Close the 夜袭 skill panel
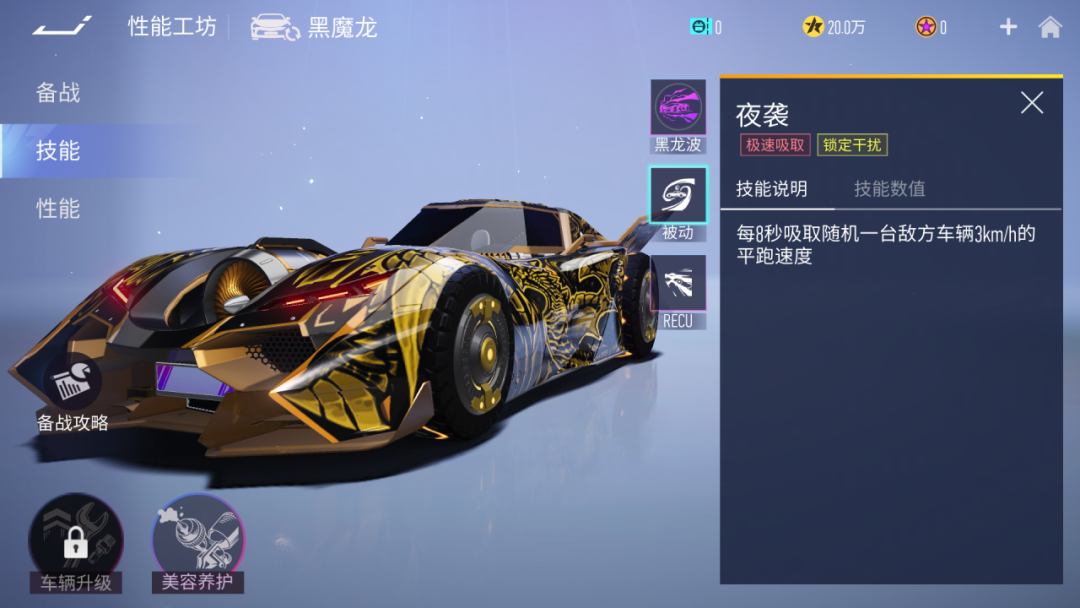Image resolution: width=1080 pixels, height=608 pixels. tap(1031, 102)
